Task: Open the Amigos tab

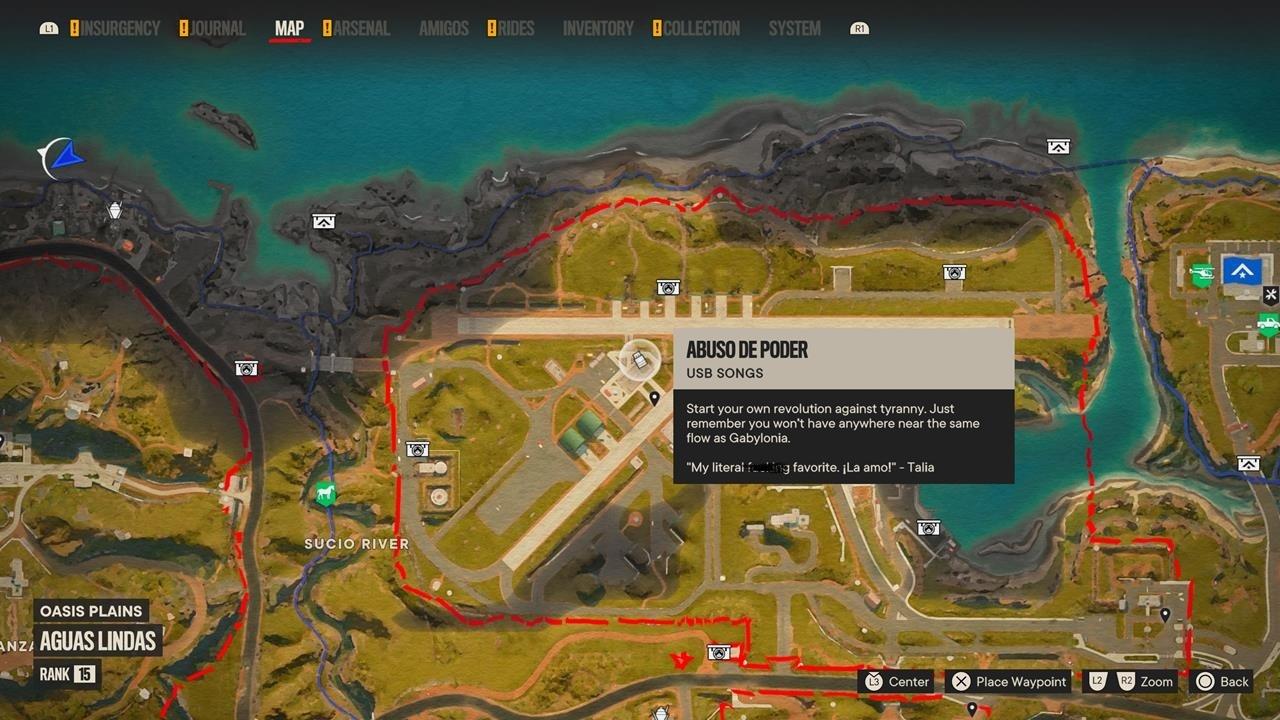Action: [x=443, y=29]
